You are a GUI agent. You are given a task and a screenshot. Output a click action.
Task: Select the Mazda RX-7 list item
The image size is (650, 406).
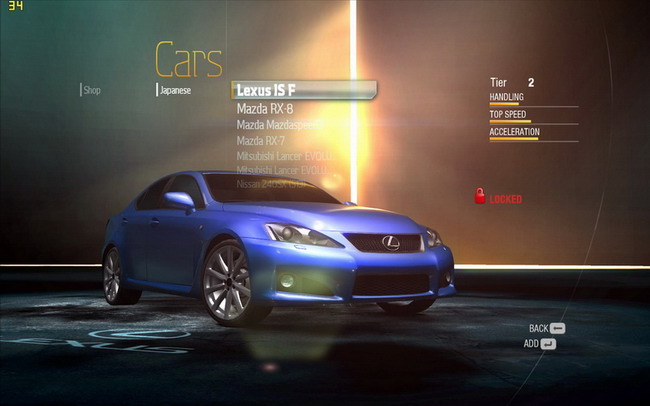pyautogui.click(x=264, y=141)
